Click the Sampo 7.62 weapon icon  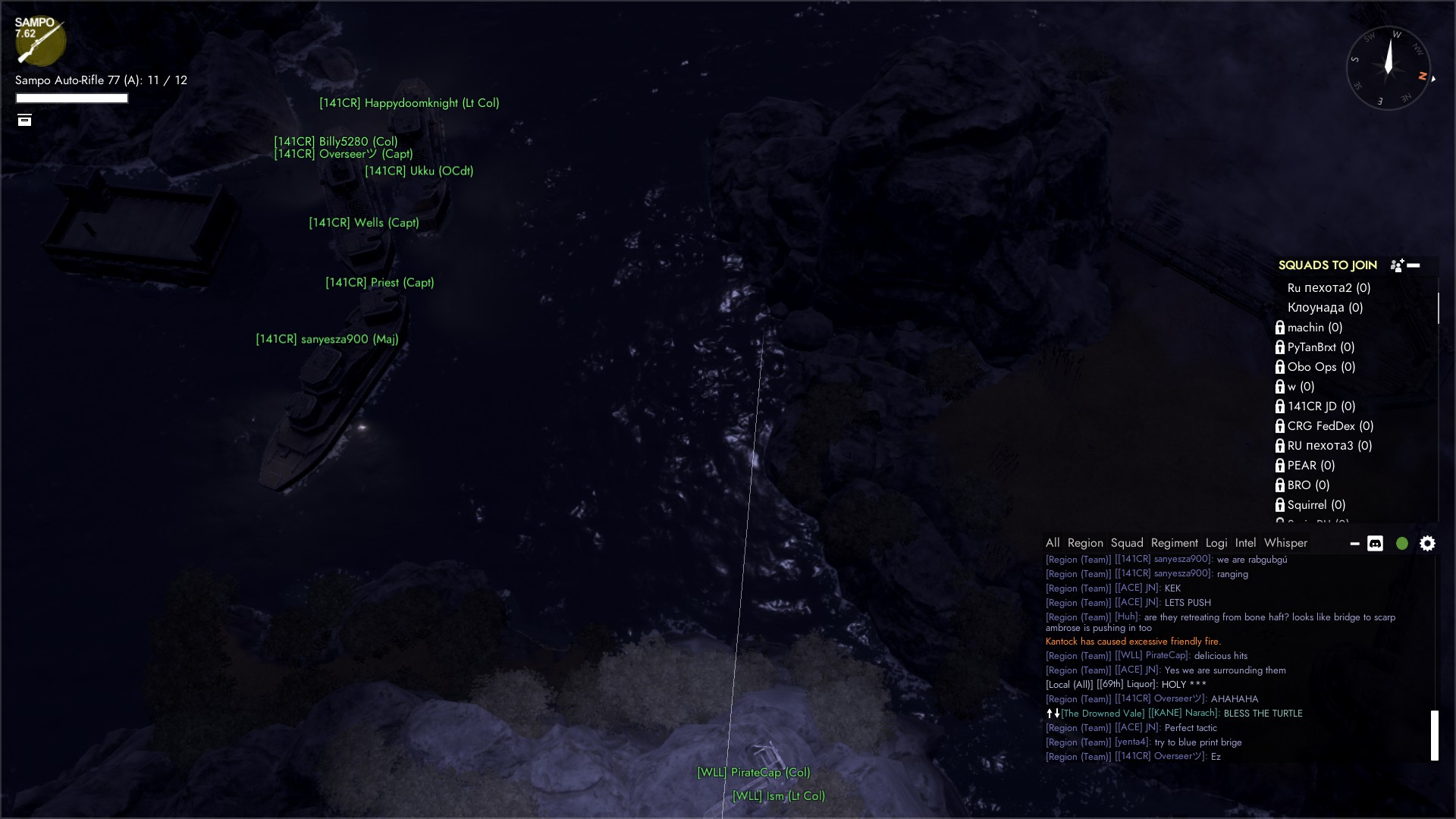39,41
